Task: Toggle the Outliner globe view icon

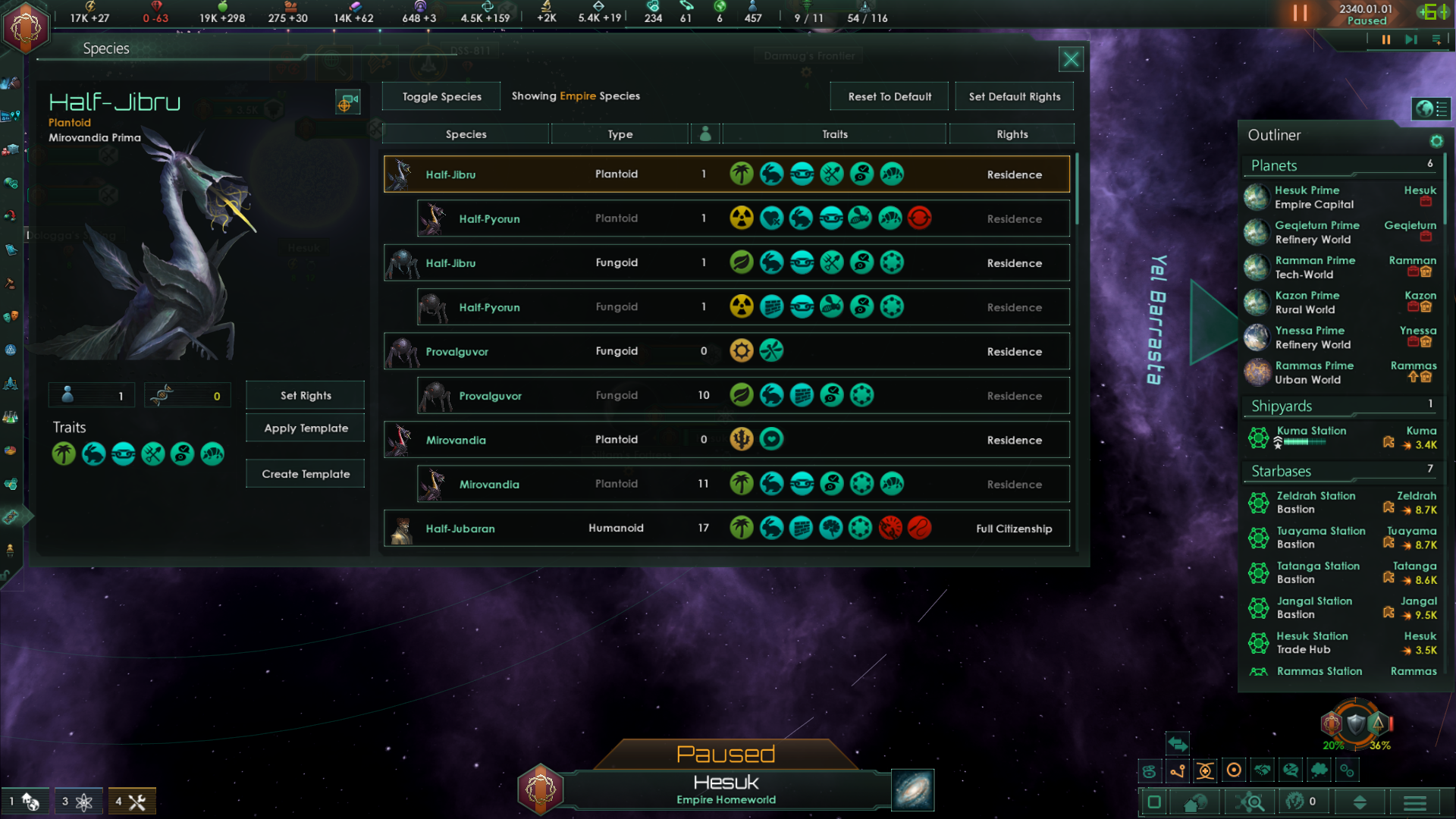Action: 1424,108
